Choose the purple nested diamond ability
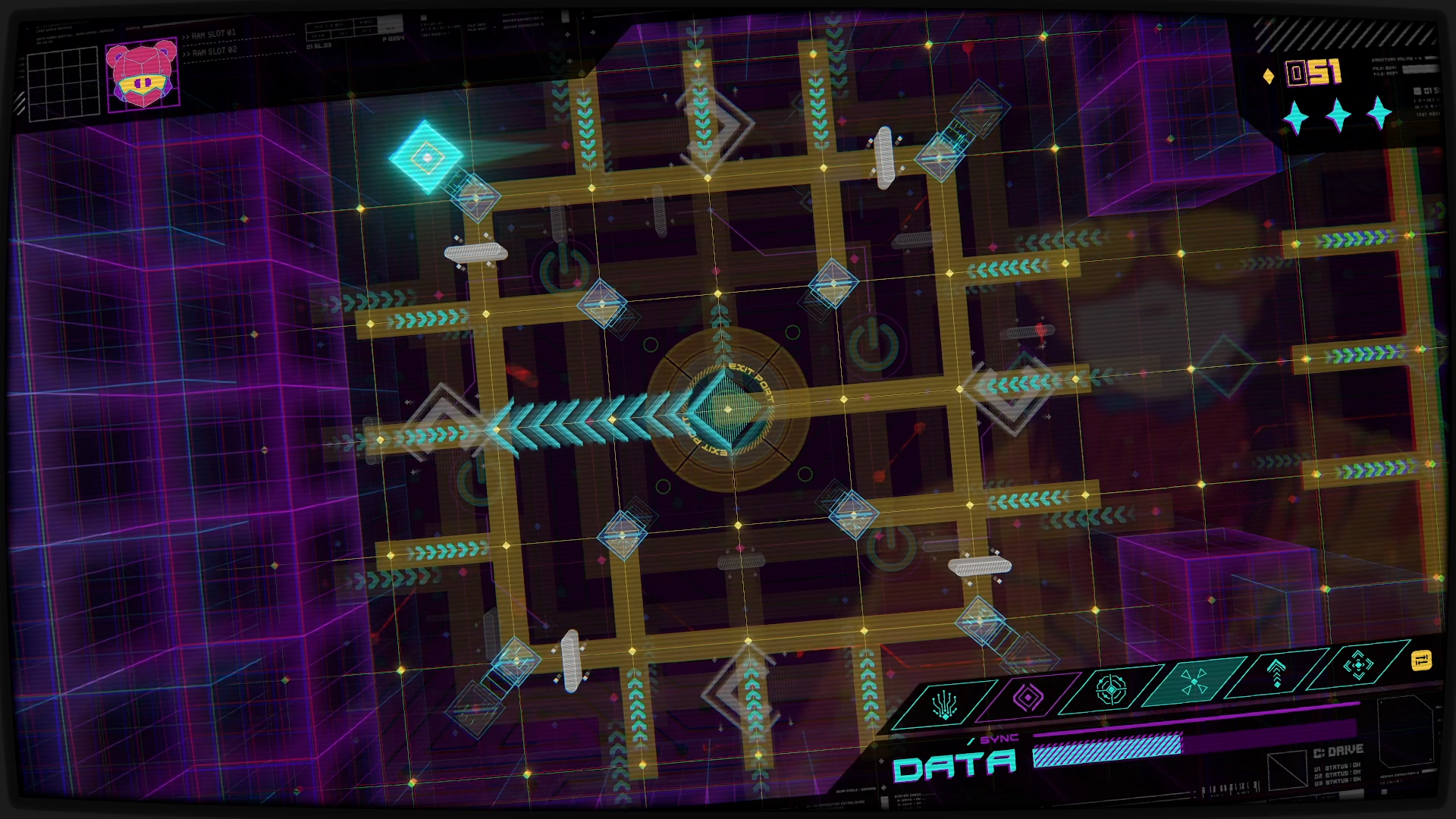Viewport: 1456px width, 819px height. tap(1028, 697)
